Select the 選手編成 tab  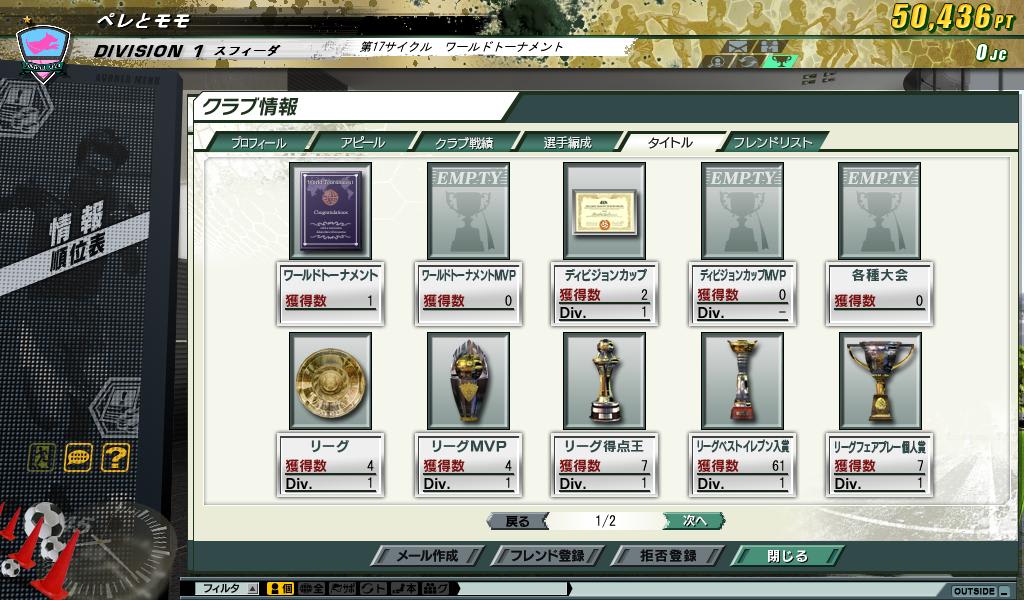coord(567,143)
